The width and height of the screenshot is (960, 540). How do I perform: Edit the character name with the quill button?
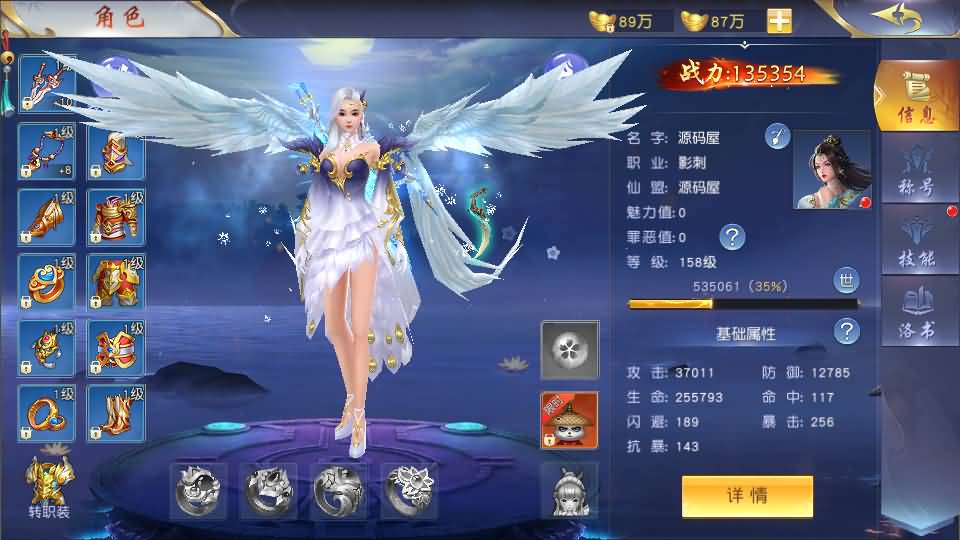777,137
